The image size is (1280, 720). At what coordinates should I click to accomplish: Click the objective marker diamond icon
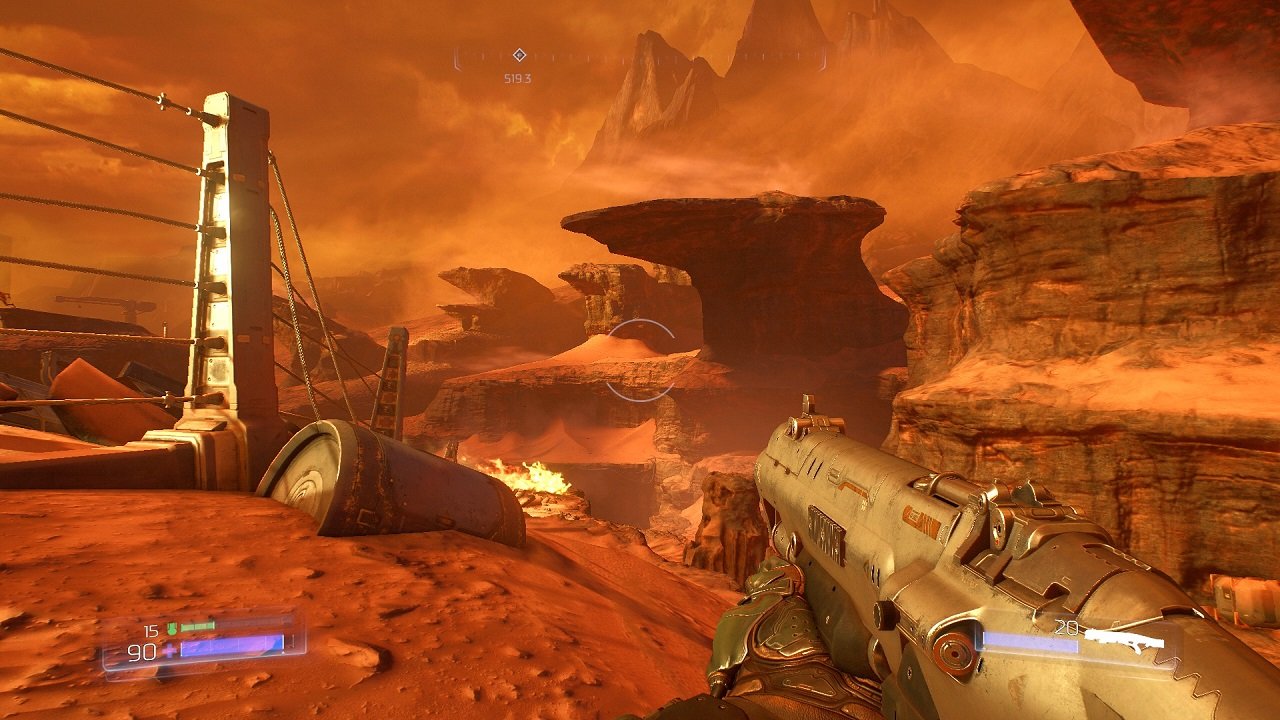point(520,56)
